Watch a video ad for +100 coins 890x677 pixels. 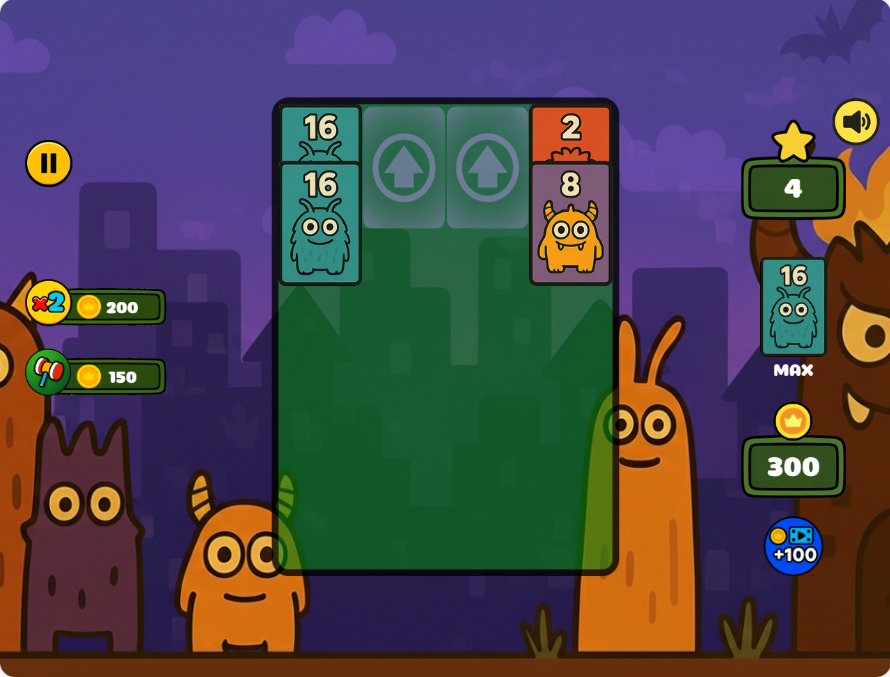[x=793, y=546]
